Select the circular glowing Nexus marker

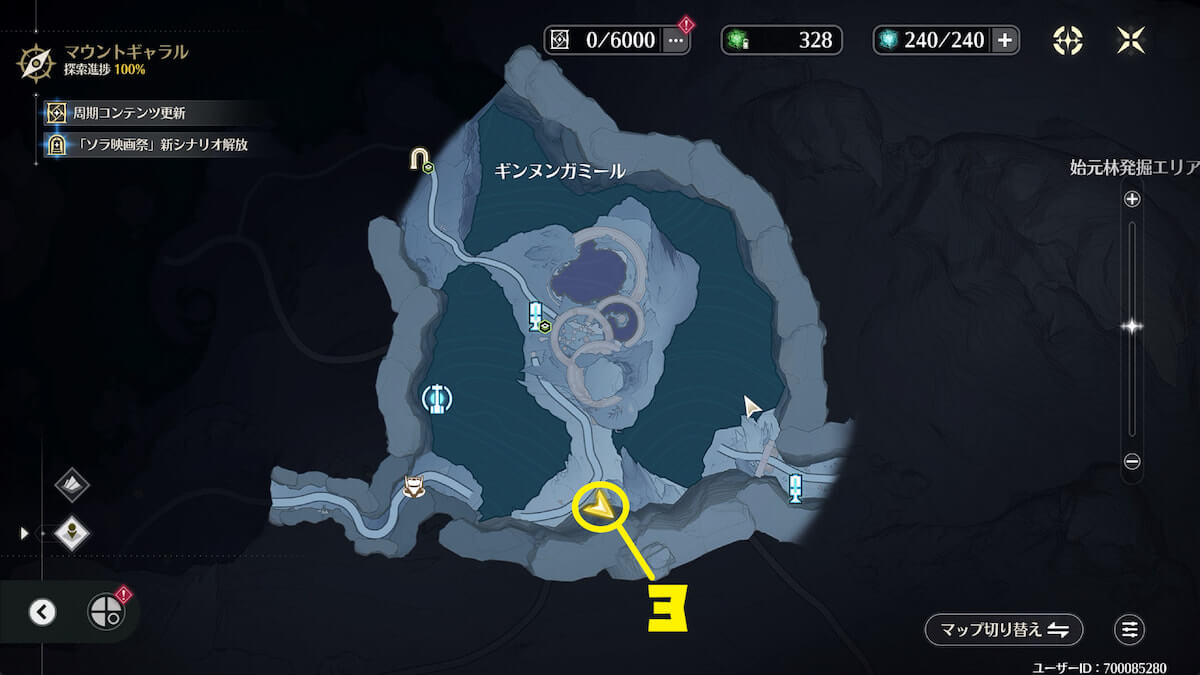point(436,398)
